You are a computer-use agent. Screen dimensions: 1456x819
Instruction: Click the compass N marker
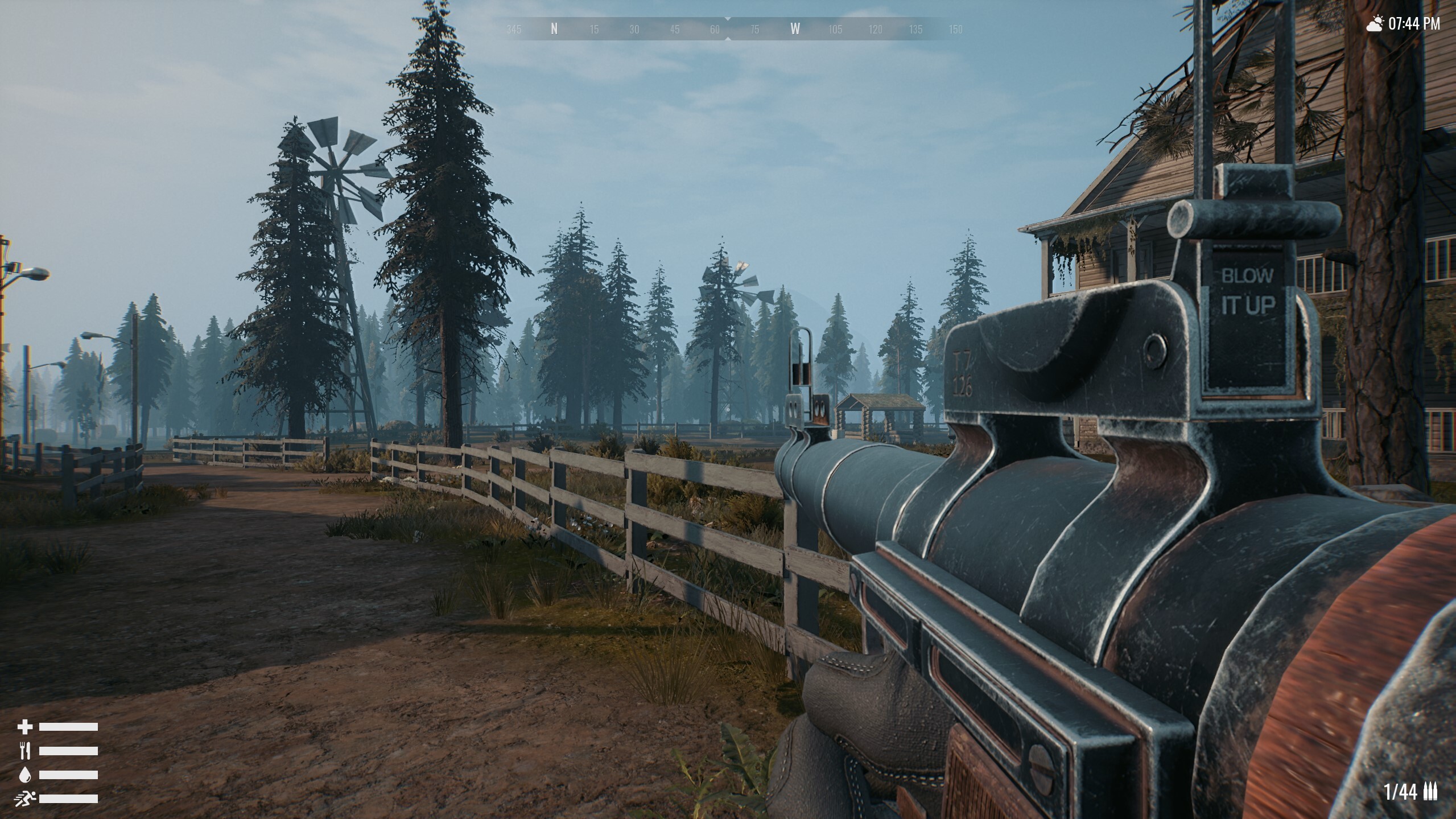click(x=554, y=30)
